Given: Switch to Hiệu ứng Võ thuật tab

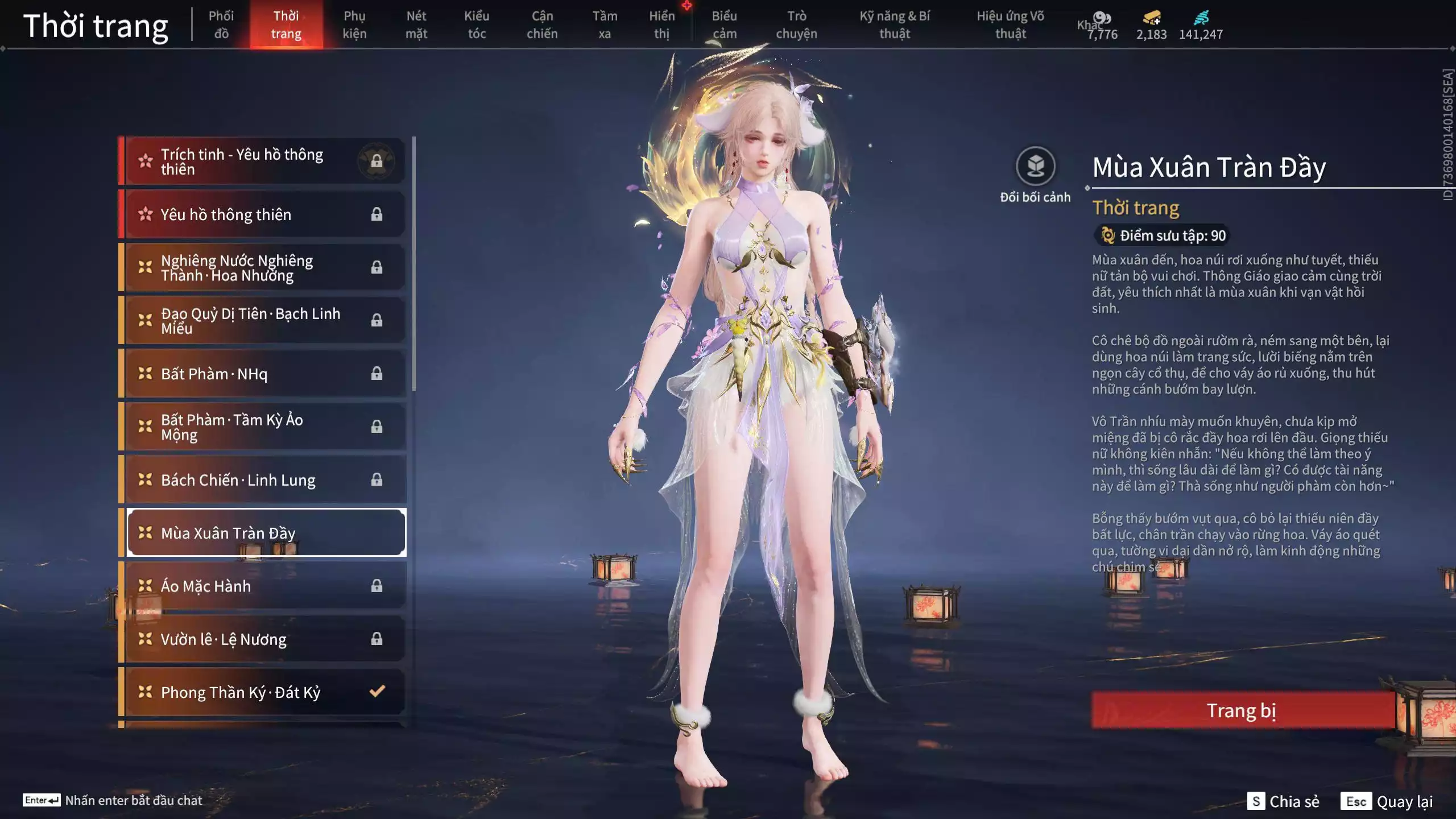Looking at the screenshot, I should [x=1010, y=24].
